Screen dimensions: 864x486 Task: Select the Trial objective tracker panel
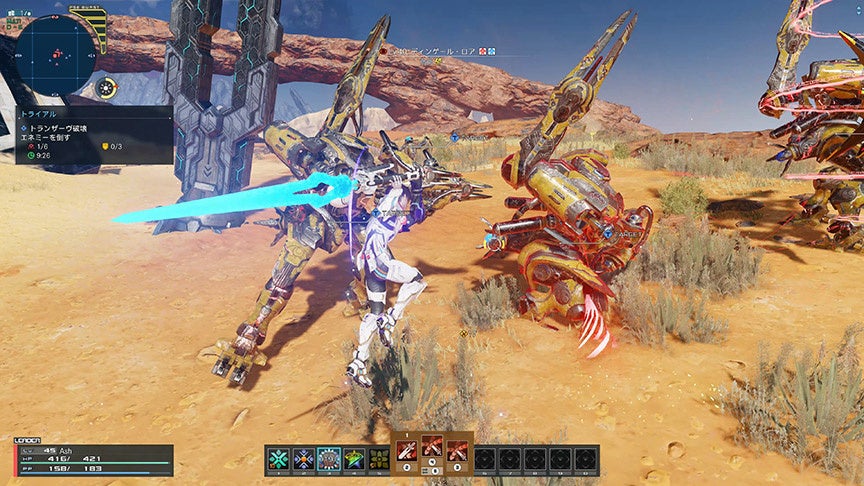pos(94,135)
